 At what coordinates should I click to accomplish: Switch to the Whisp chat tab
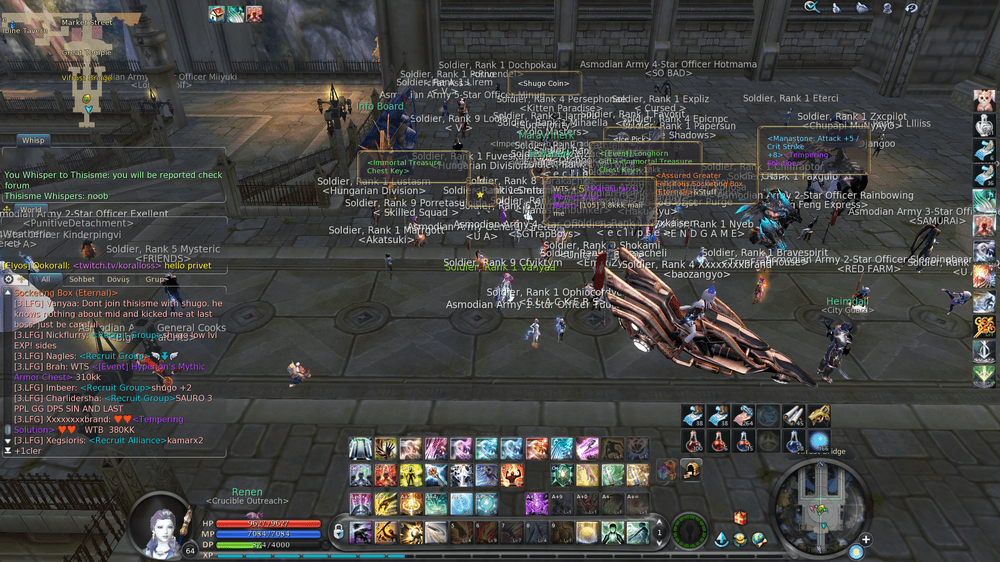click(33, 141)
